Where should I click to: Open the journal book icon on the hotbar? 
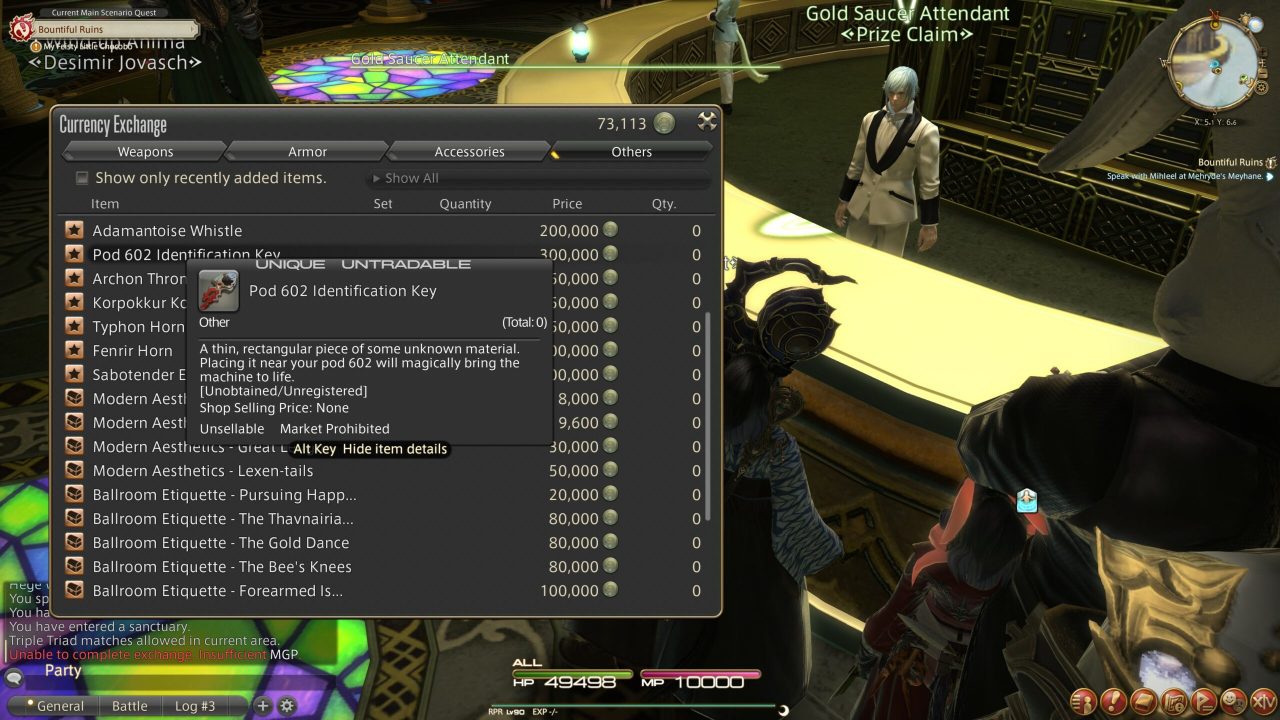(1142, 703)
